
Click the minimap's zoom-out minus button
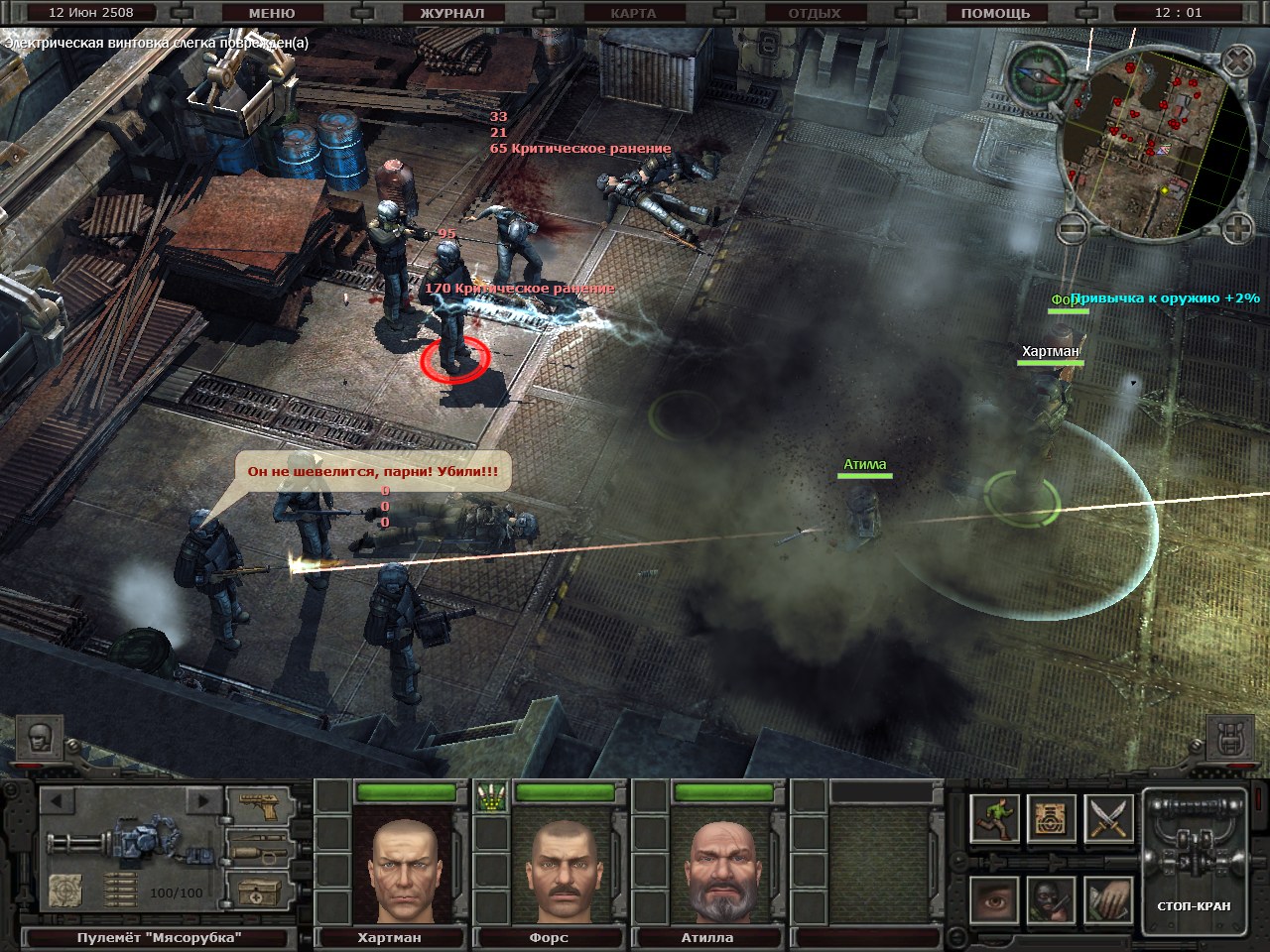click(x=1070, y=230)
